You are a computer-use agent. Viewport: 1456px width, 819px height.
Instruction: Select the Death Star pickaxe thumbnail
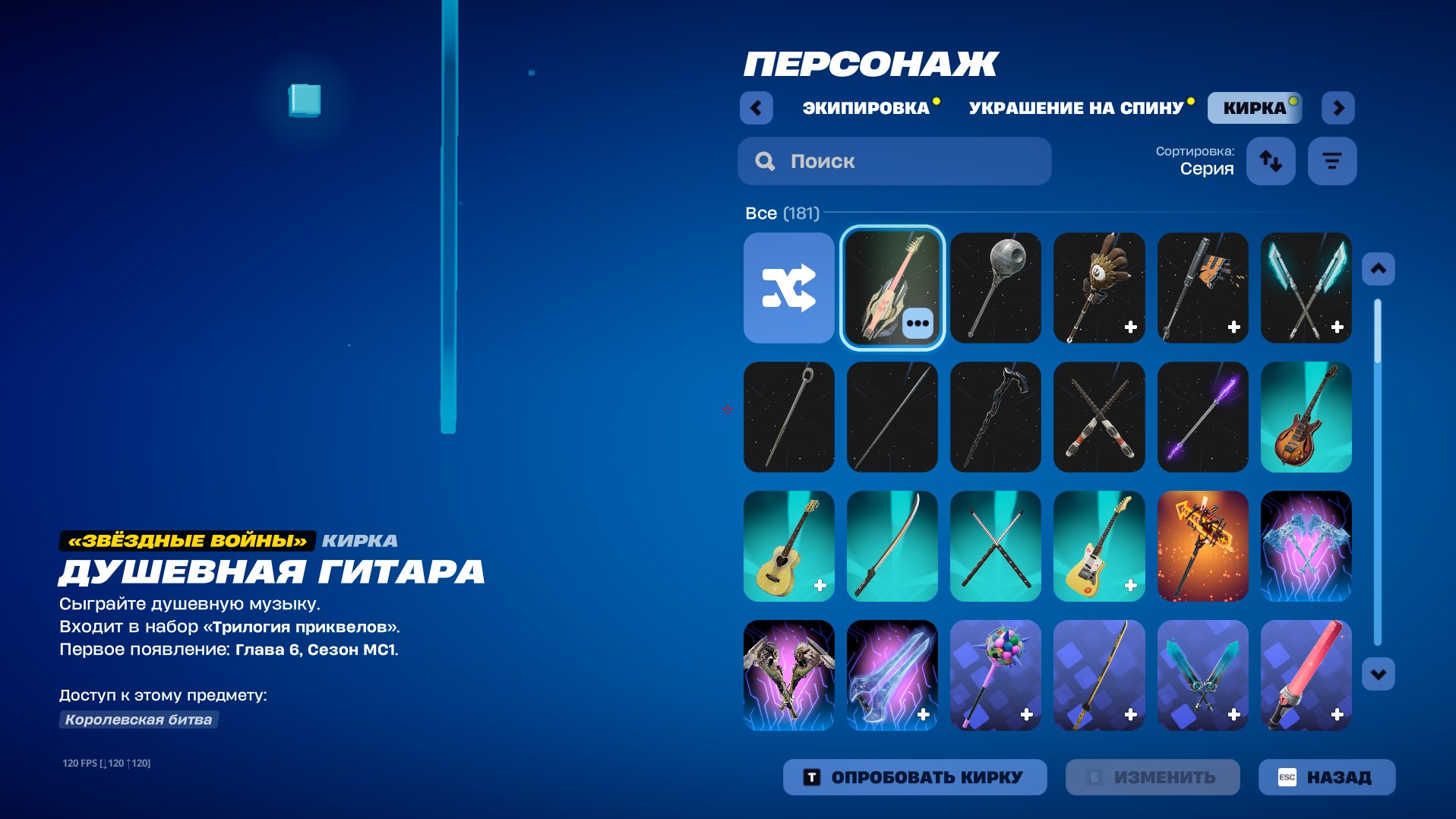(996, 289)
